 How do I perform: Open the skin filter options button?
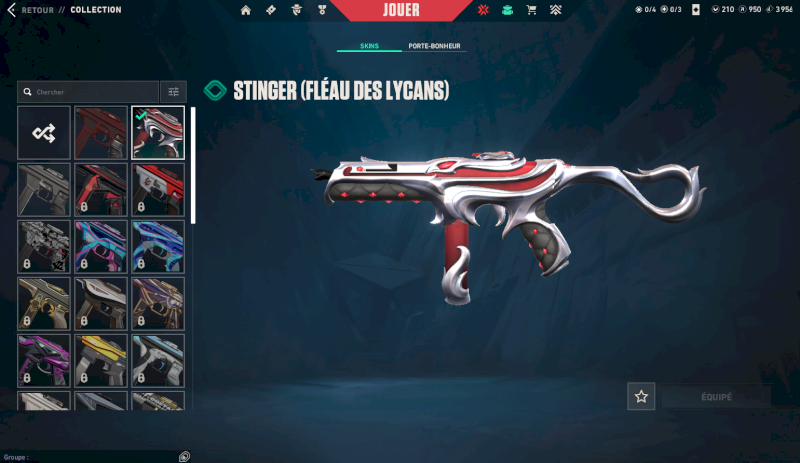tap(174, 92)
